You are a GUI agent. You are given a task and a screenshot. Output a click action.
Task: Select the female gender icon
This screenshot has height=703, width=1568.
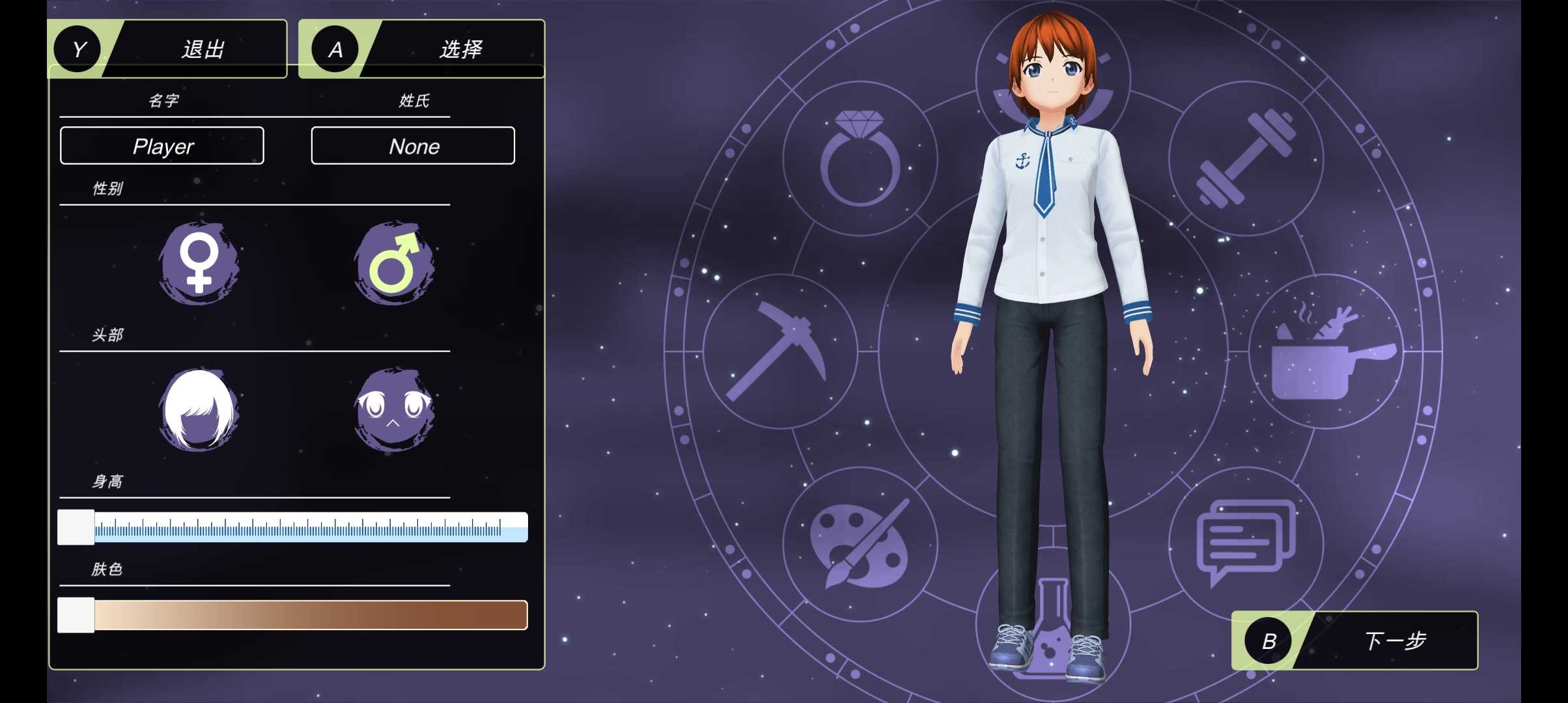(x=199, y=263)
